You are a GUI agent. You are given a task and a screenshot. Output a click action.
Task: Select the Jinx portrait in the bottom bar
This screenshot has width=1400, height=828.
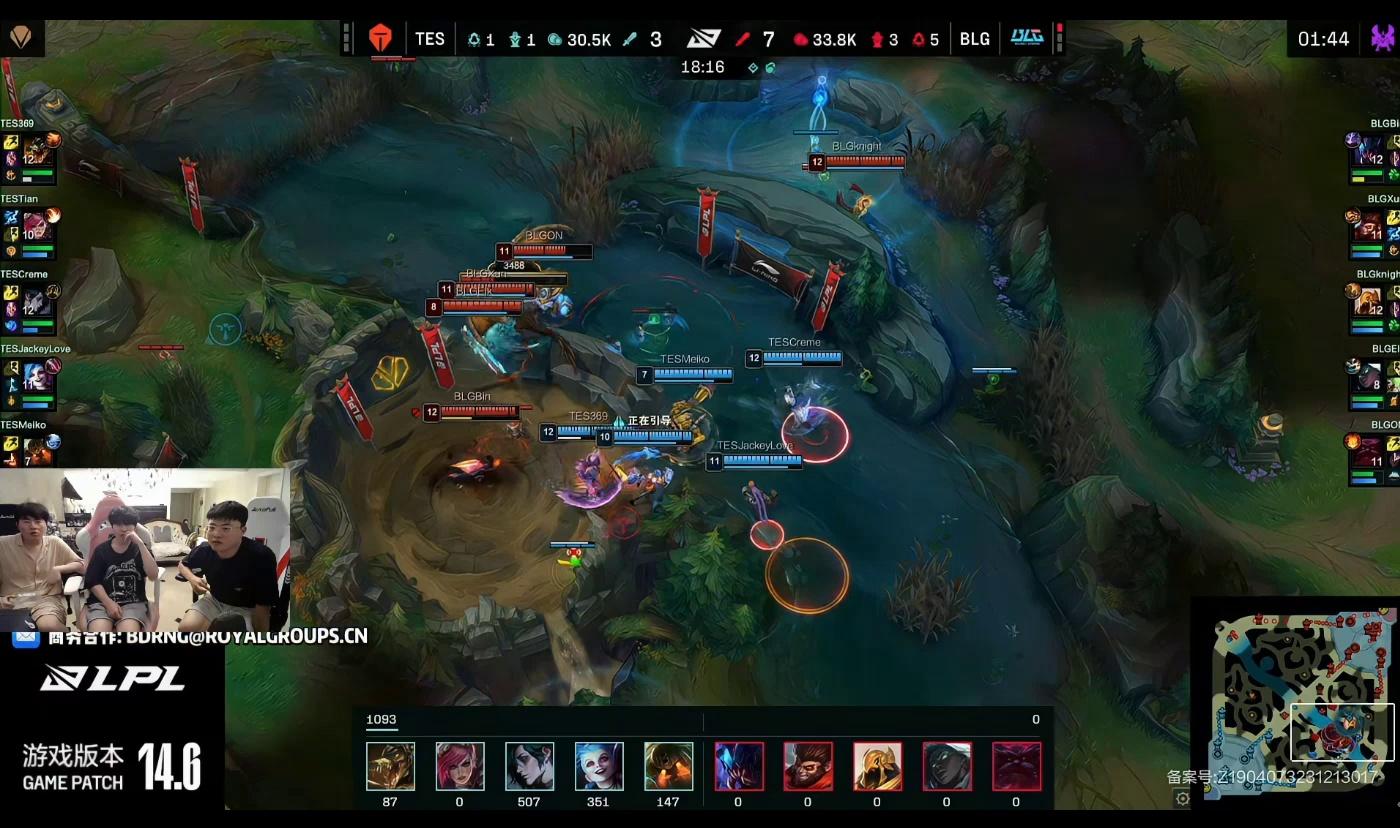tap(599, 766)
